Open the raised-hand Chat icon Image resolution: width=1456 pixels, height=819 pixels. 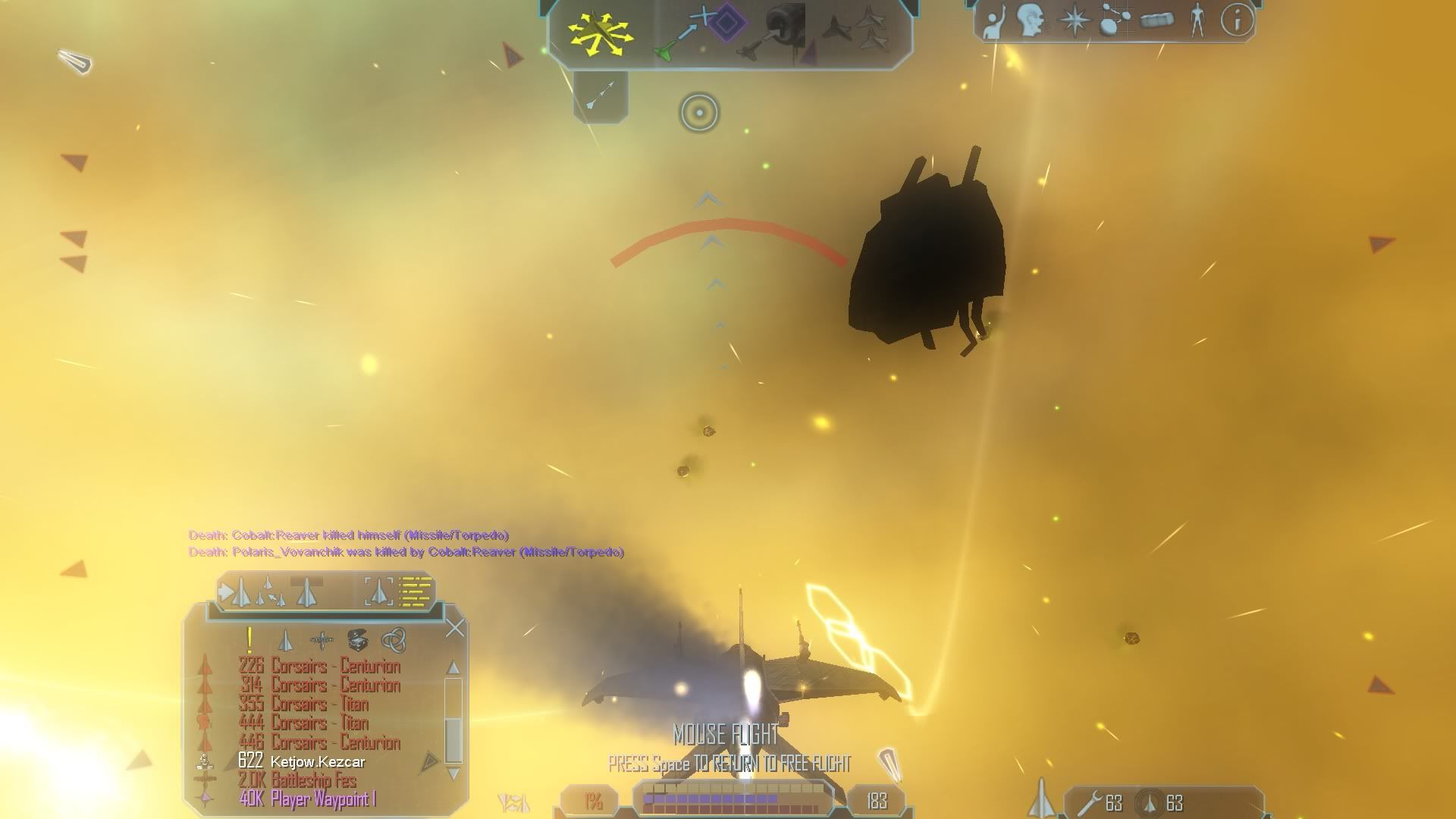coord(993,21)
